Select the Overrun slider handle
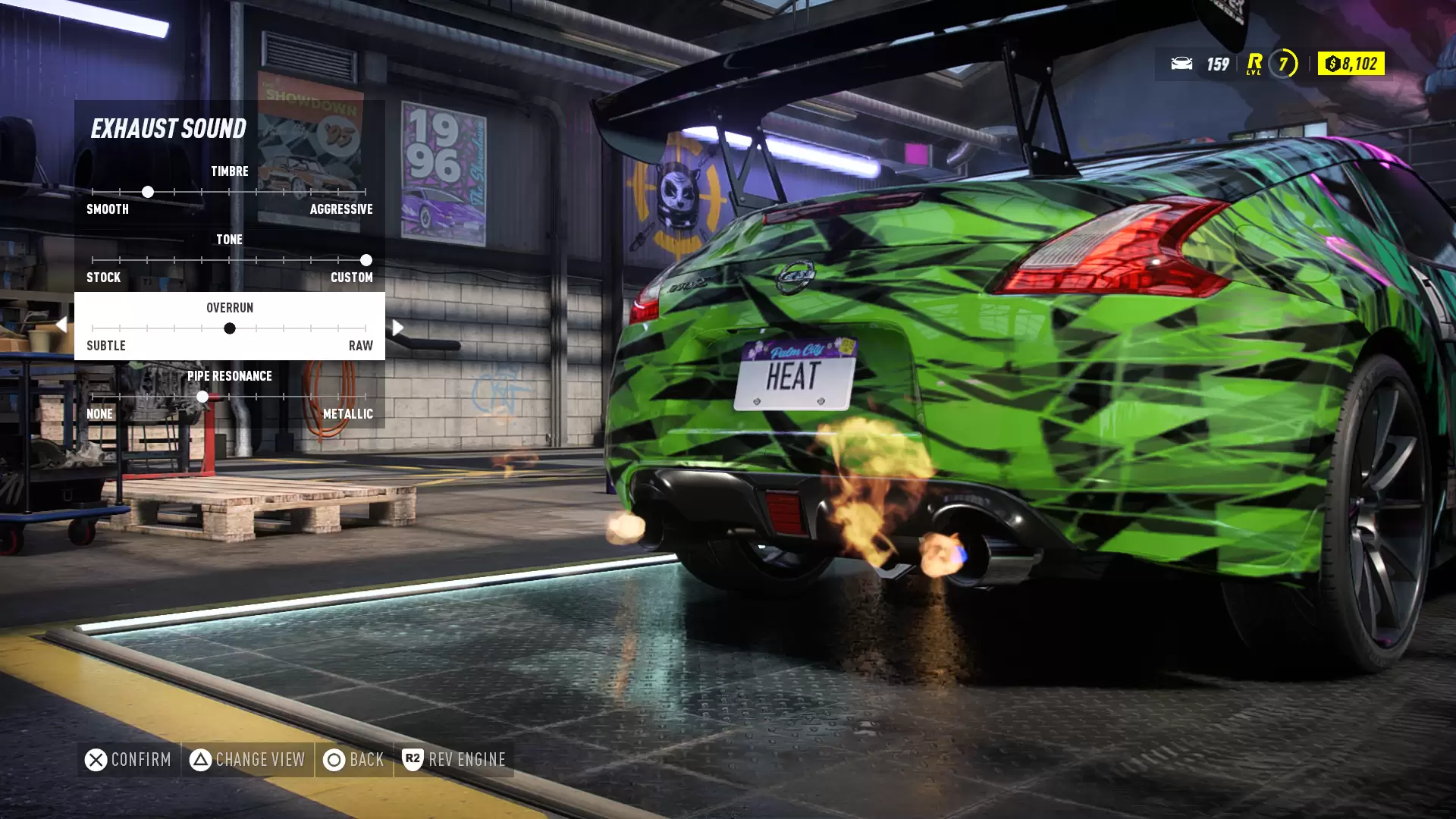 pos(229,328)
